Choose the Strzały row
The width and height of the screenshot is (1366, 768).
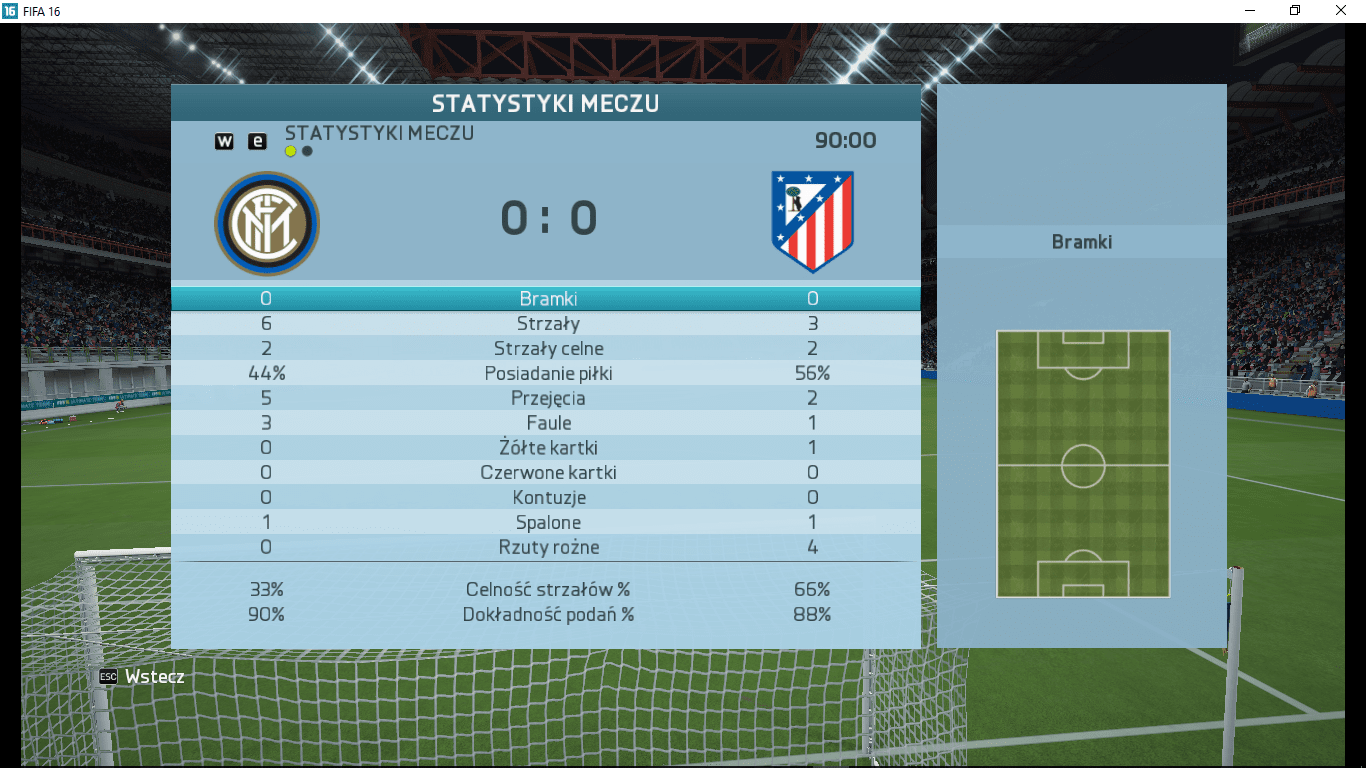(x=548, y=324)
